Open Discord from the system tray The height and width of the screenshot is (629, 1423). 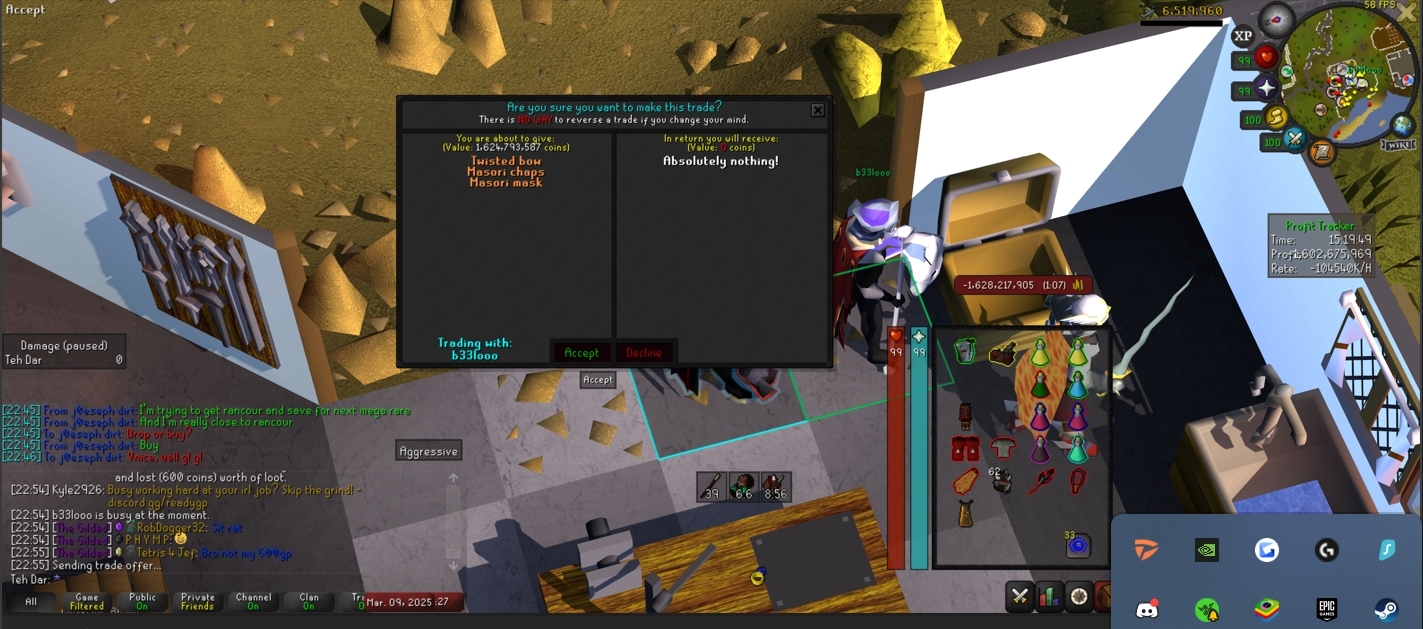click(x=1147, y=608)
